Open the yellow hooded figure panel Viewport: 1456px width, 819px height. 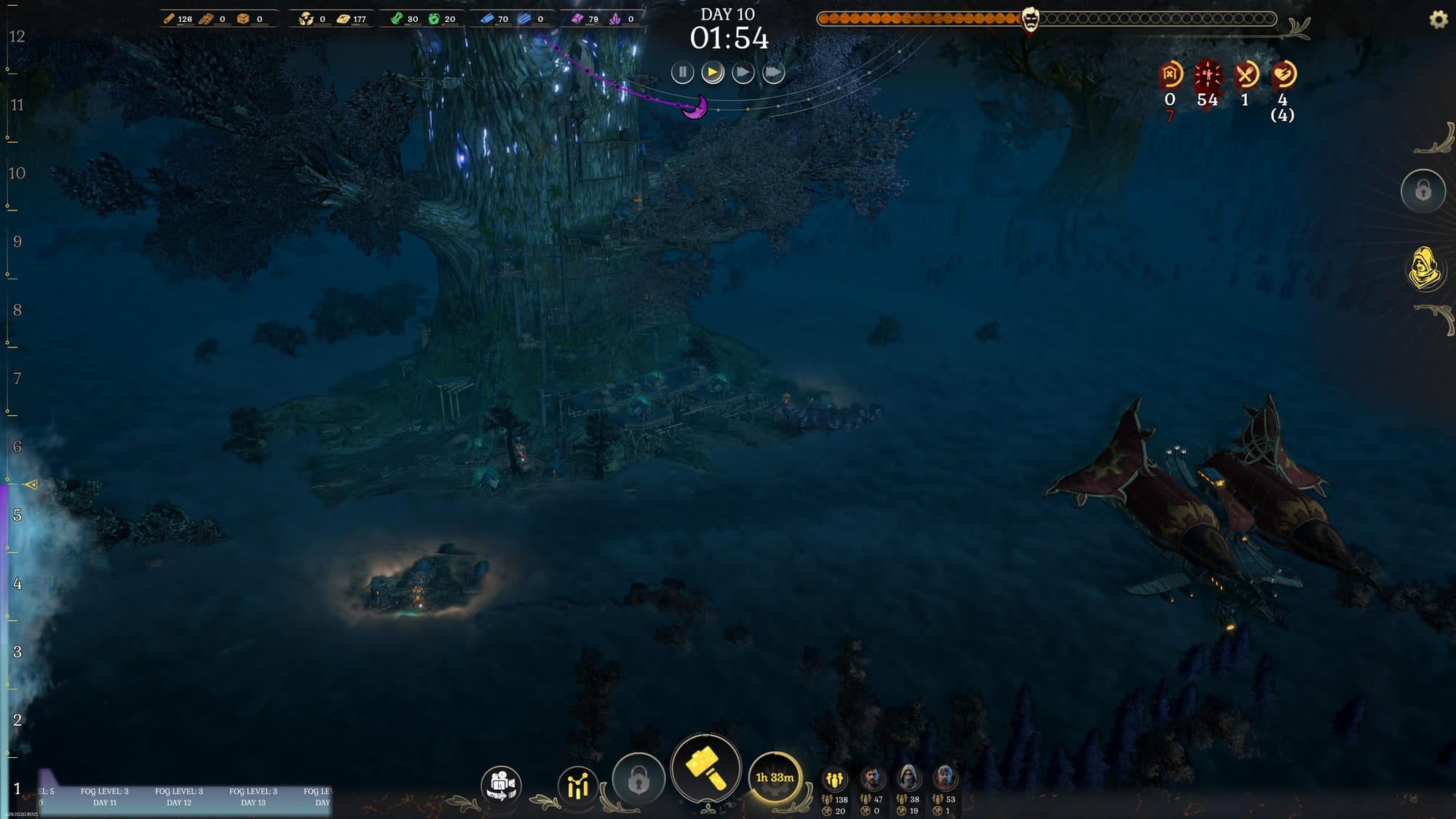1424,268
